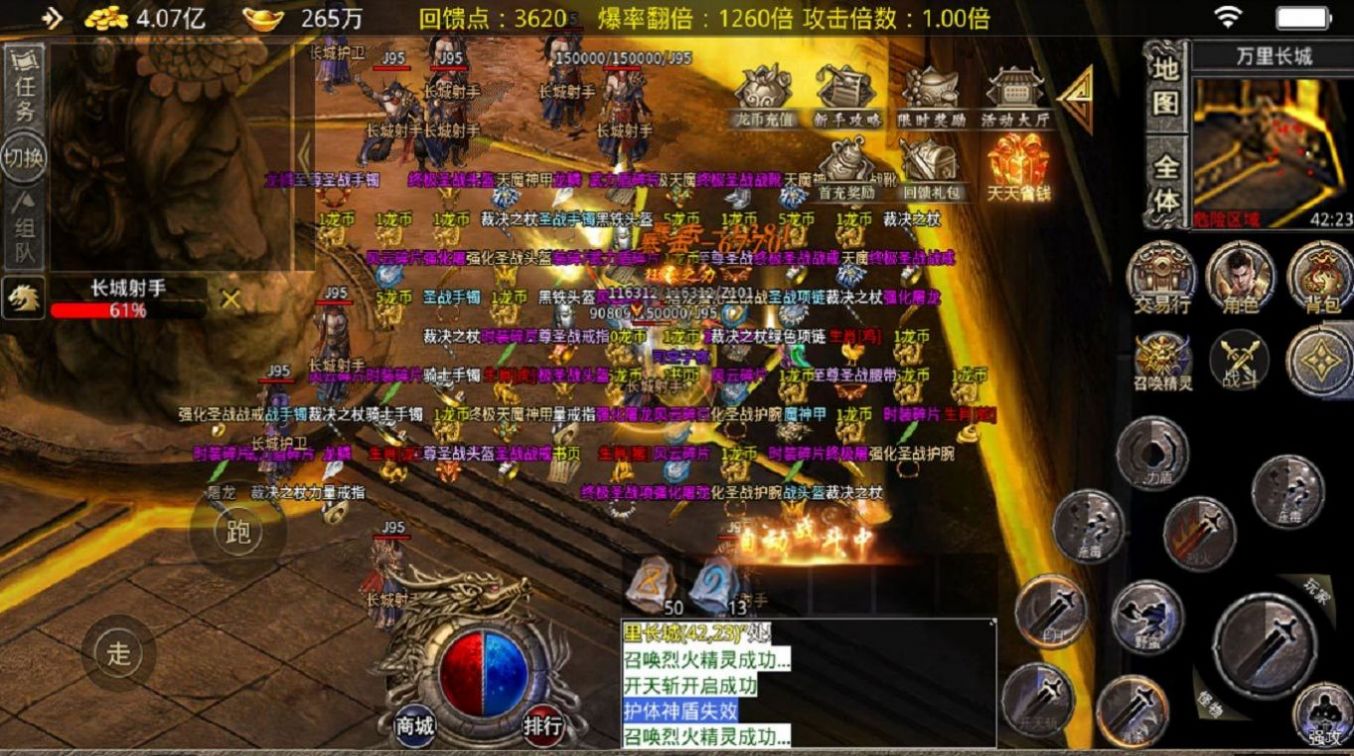The height and width of the screenshot is (756, 1354).
Task: Open the 天天省钱 daily deals icon
Action: [x=1017, y=166]
